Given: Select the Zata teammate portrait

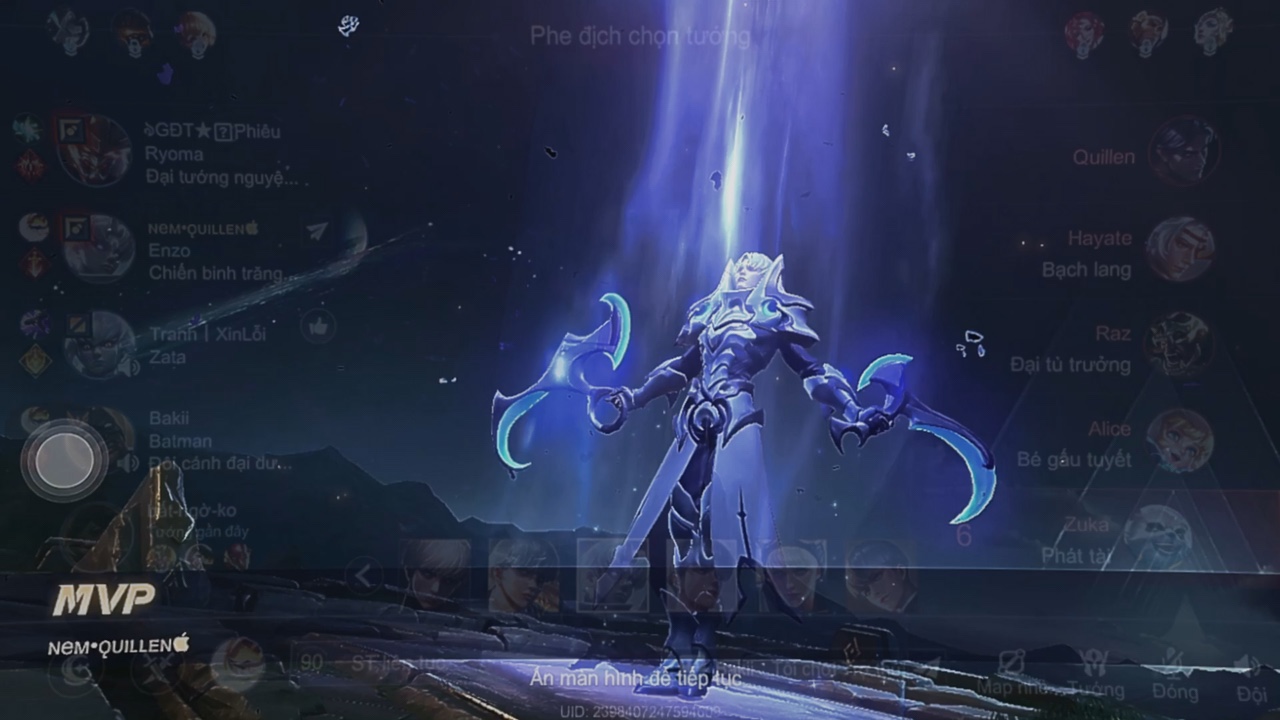Looking at the screenshot, I should click(x=99, y=345).
